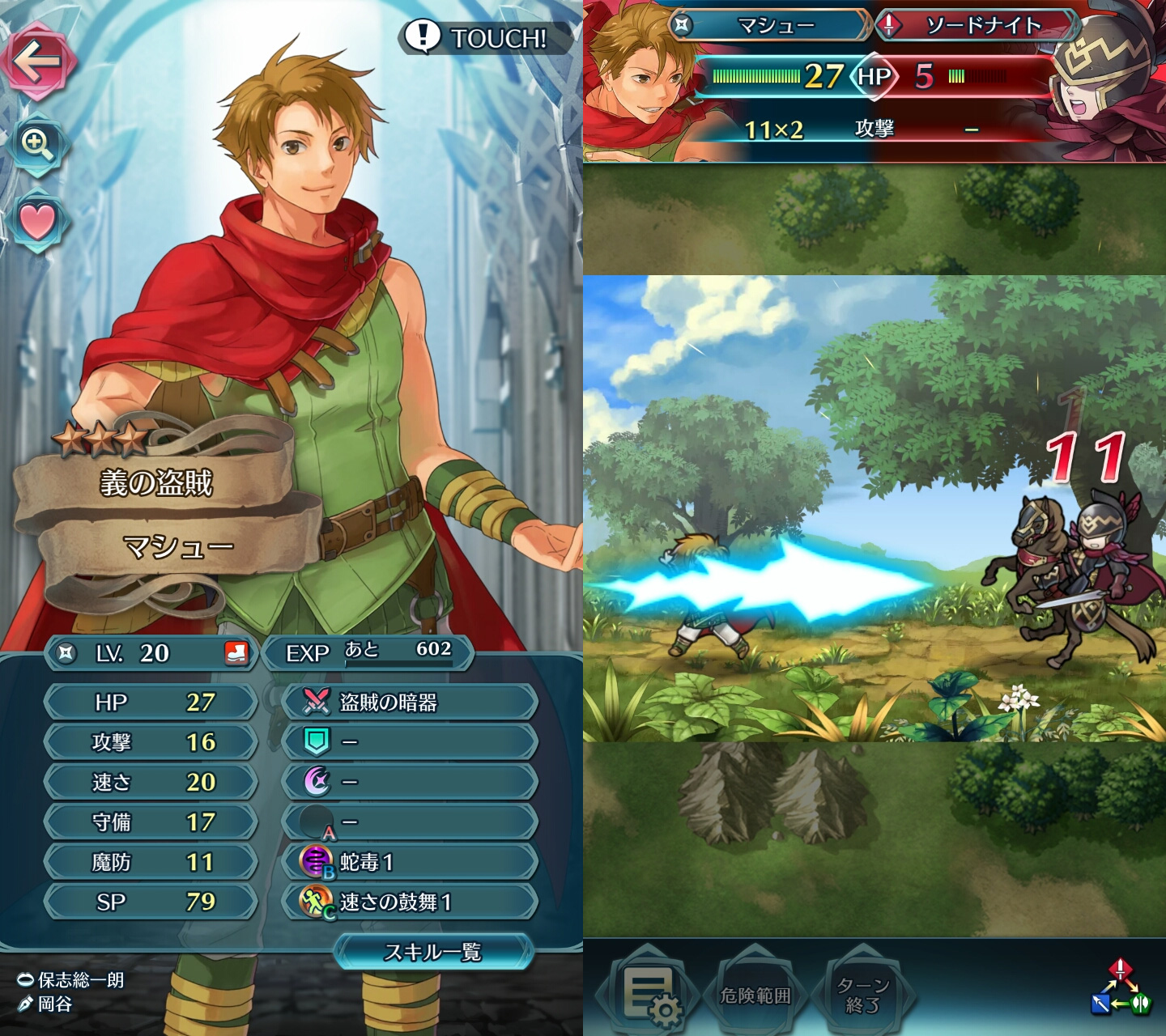Select the 蛇毒1 B skill row
Image resolution: width=1166 pixels, height=1036 pixels.
click(x=410, y=862)
